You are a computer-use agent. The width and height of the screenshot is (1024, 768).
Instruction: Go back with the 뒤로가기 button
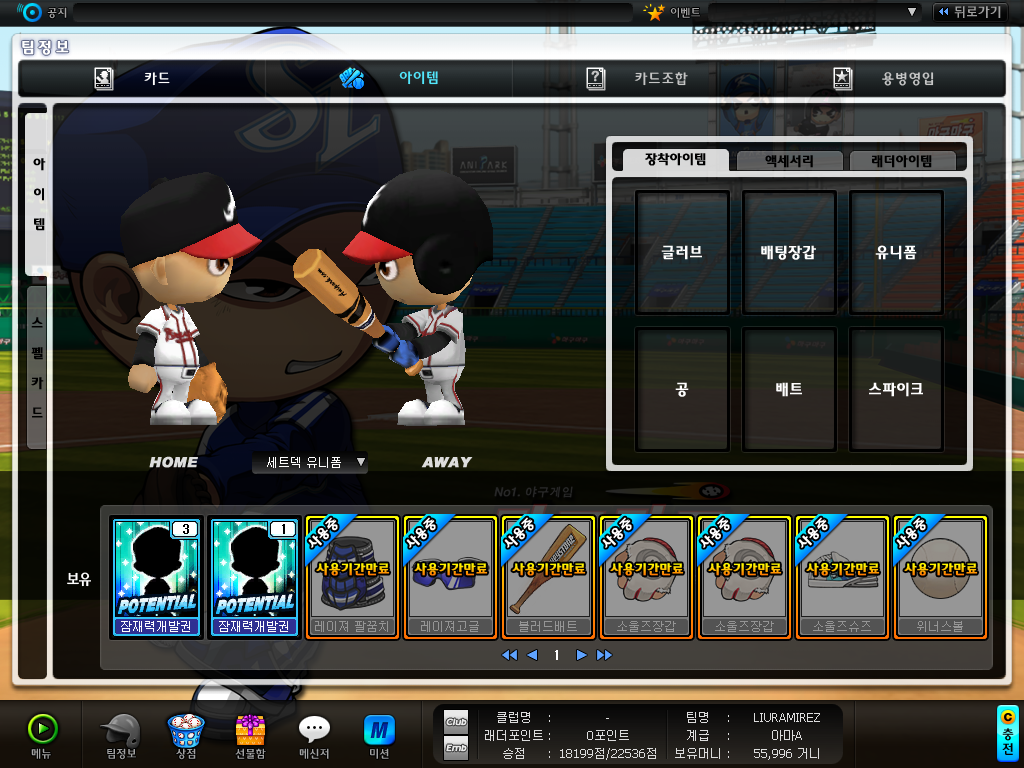click(x=969, y=12)
